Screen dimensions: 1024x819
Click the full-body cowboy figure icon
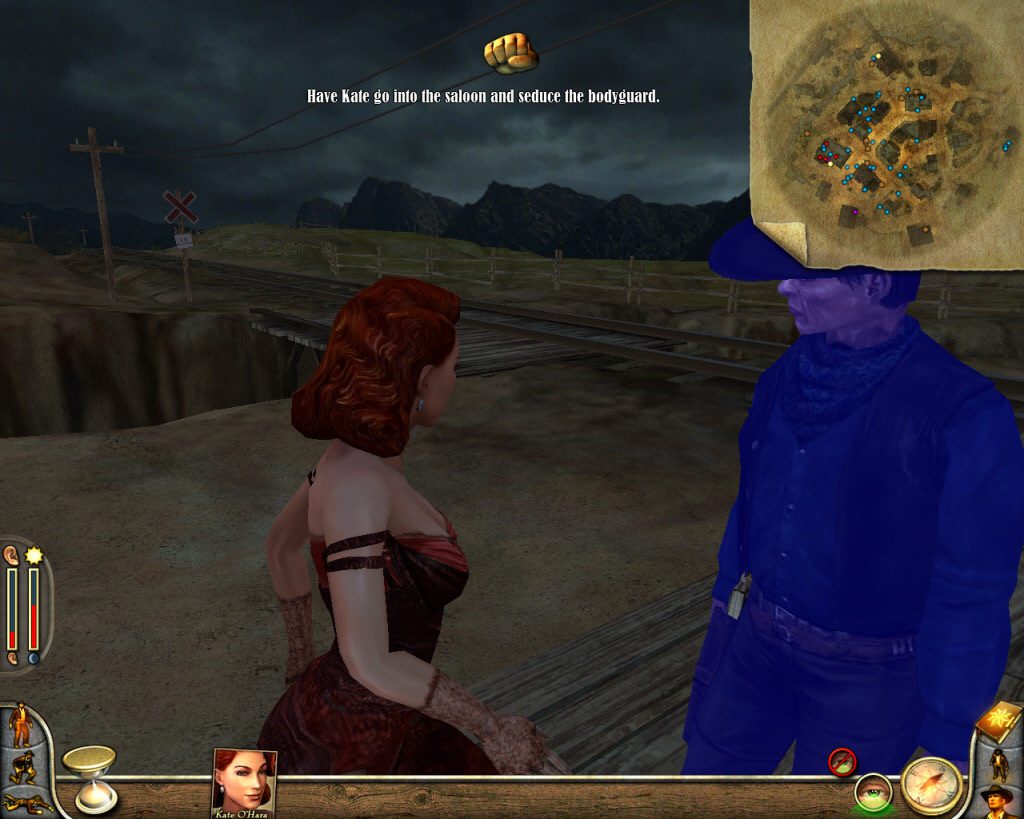coord(999,764)
